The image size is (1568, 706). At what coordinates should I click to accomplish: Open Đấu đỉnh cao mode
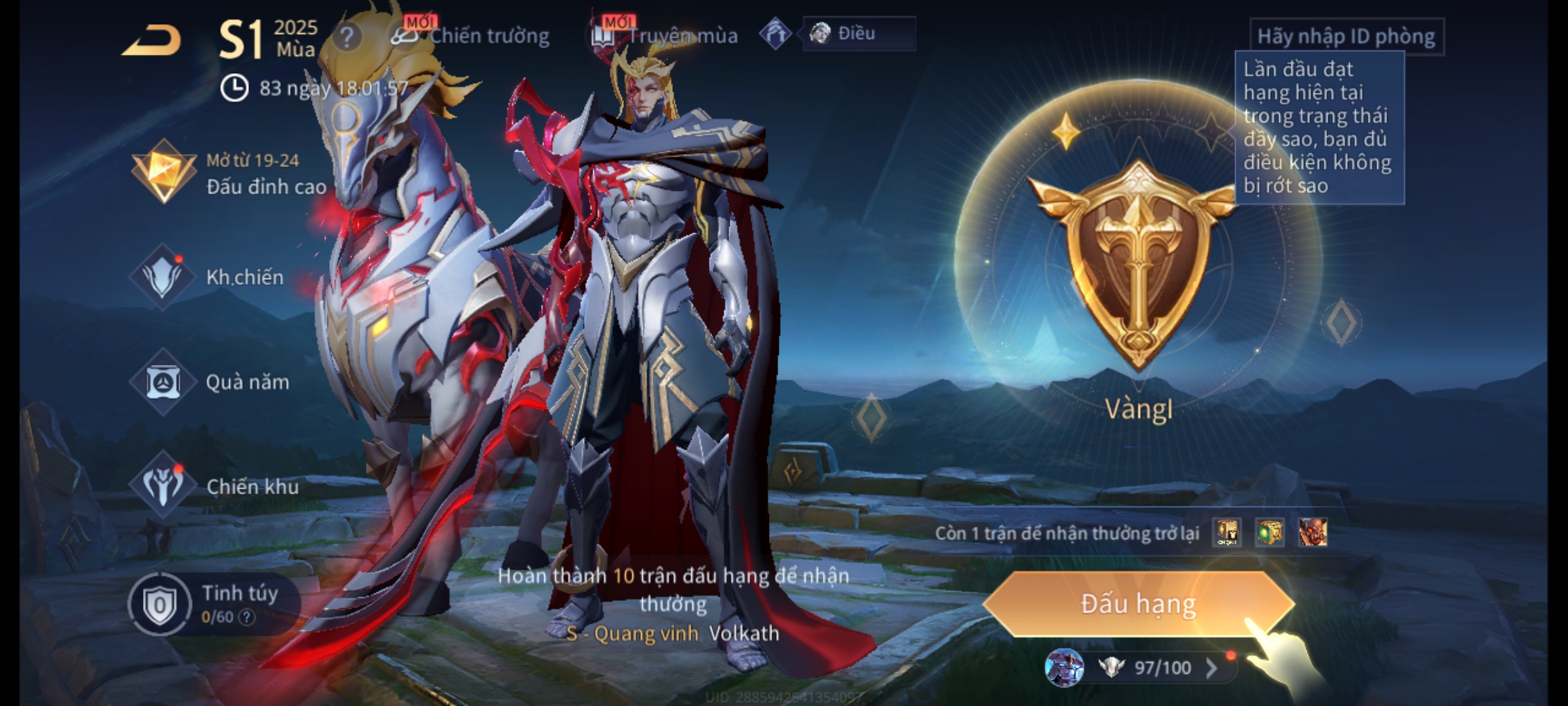[230, 174]
